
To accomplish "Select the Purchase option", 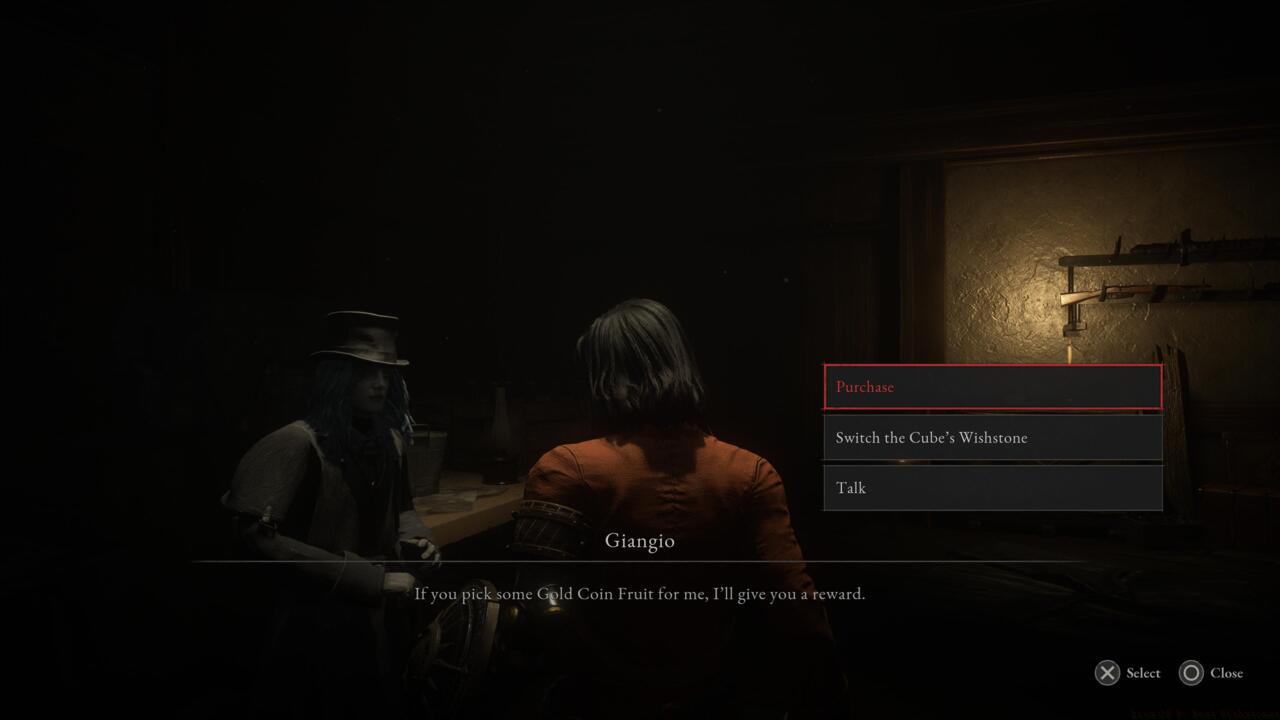I will 990,387.
